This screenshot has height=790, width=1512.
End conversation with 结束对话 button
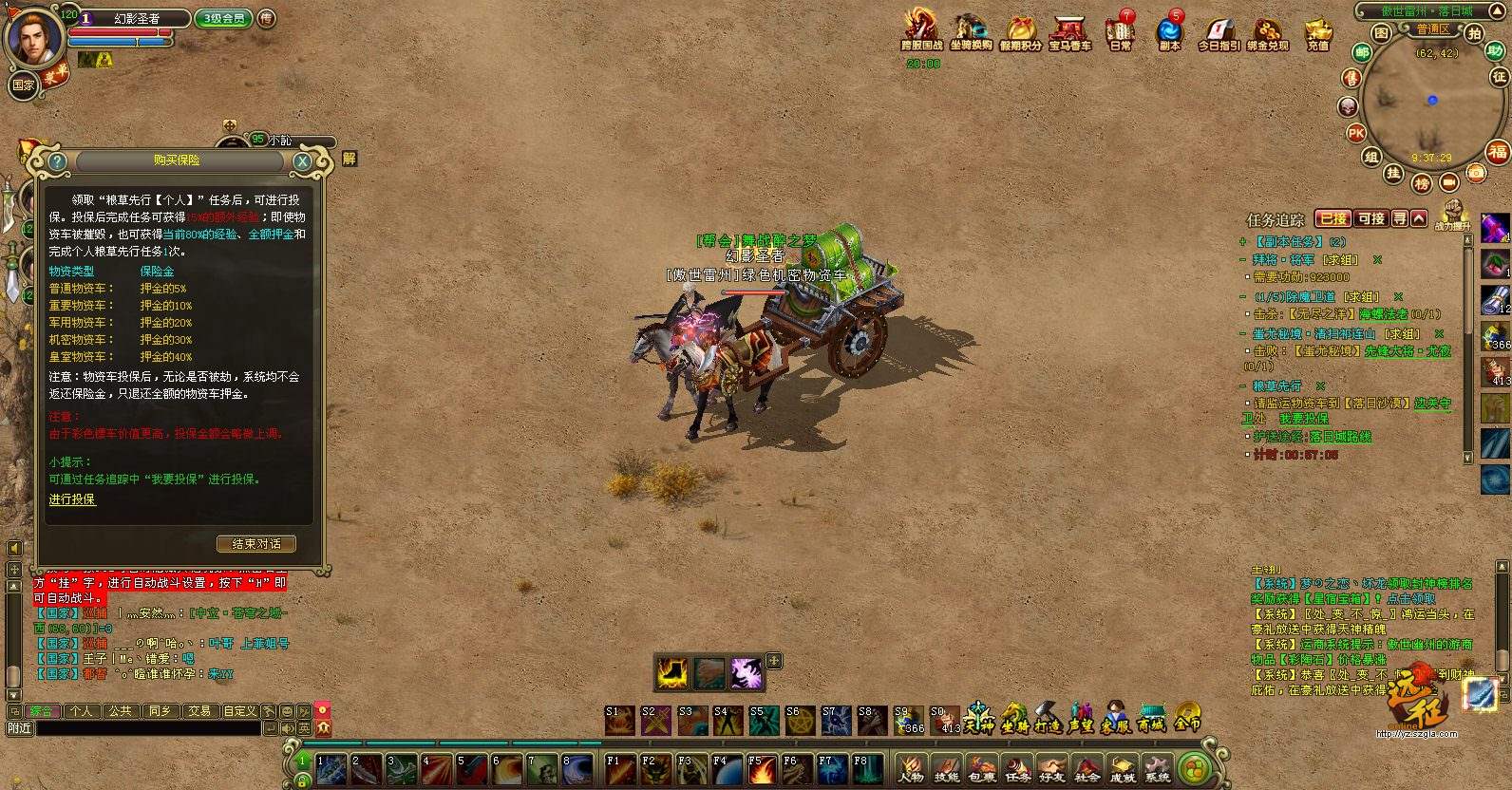tap(256, 544)
